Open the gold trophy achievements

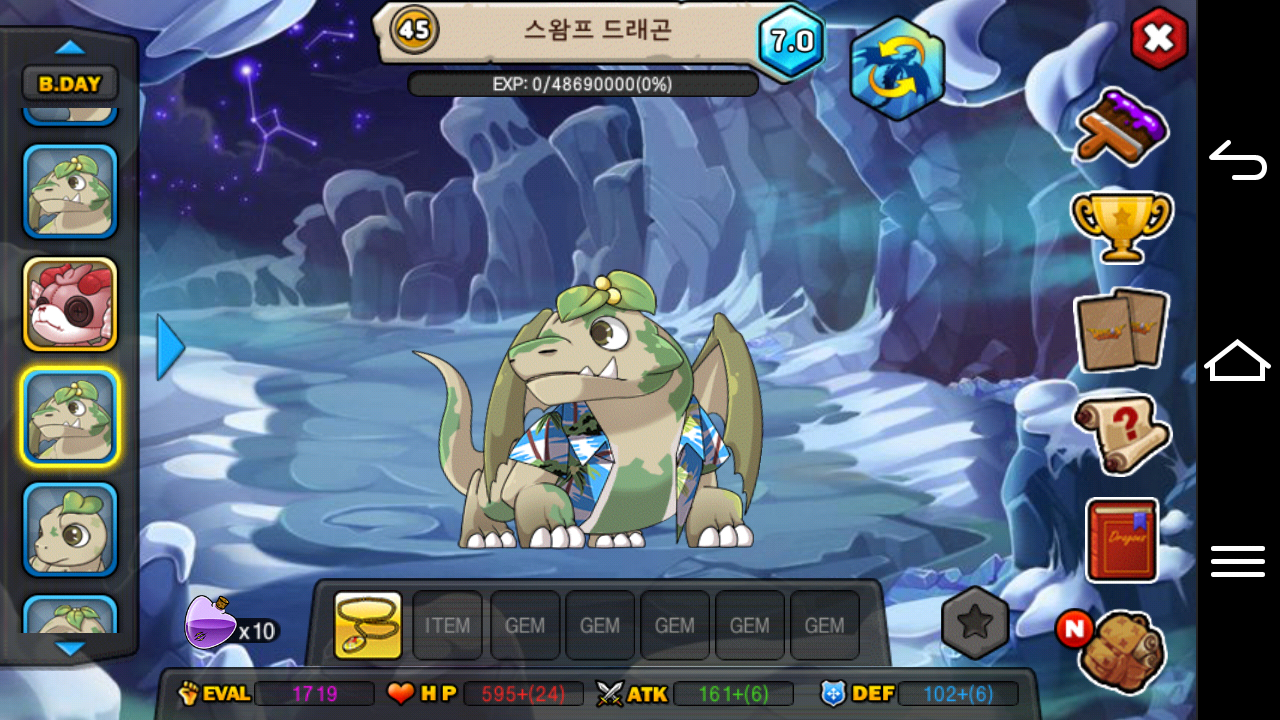coord(1121,226)
